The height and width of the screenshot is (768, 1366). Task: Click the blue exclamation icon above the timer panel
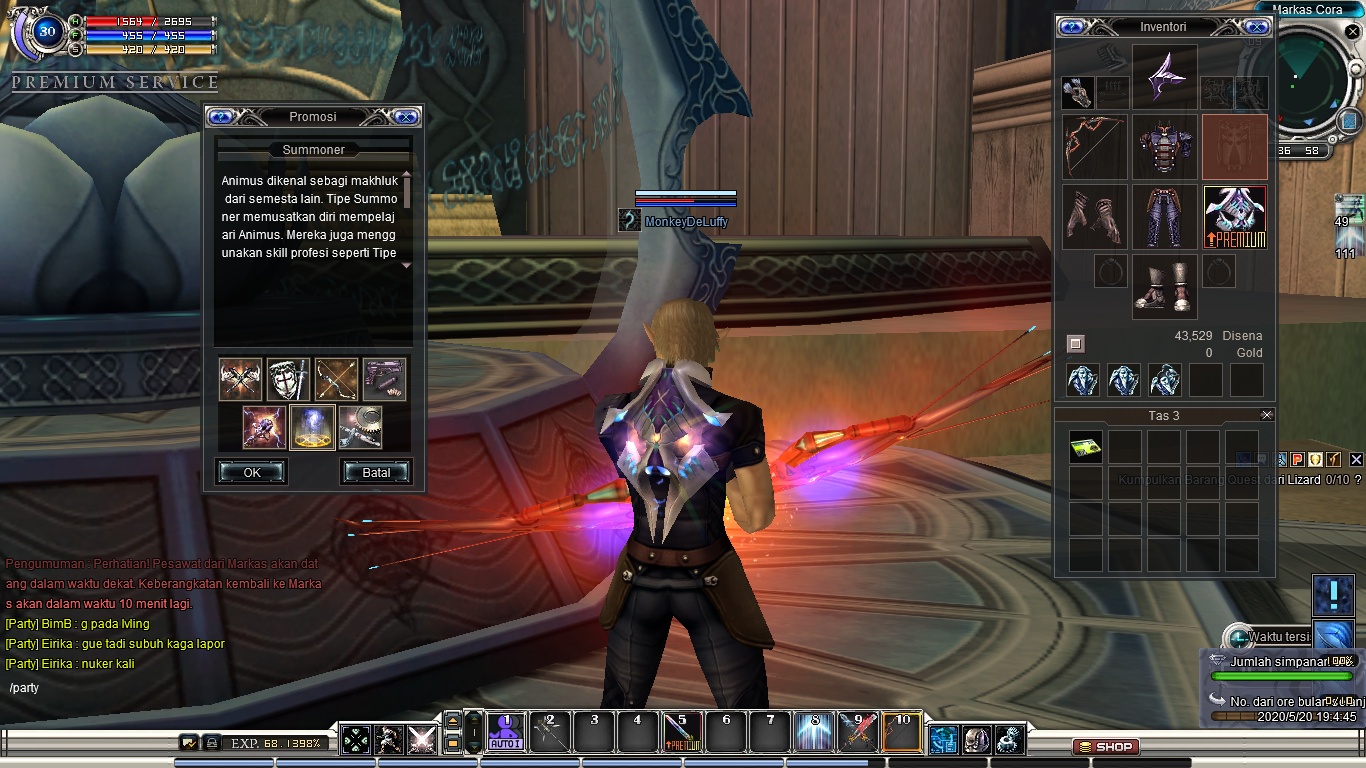coord(1334,594)
